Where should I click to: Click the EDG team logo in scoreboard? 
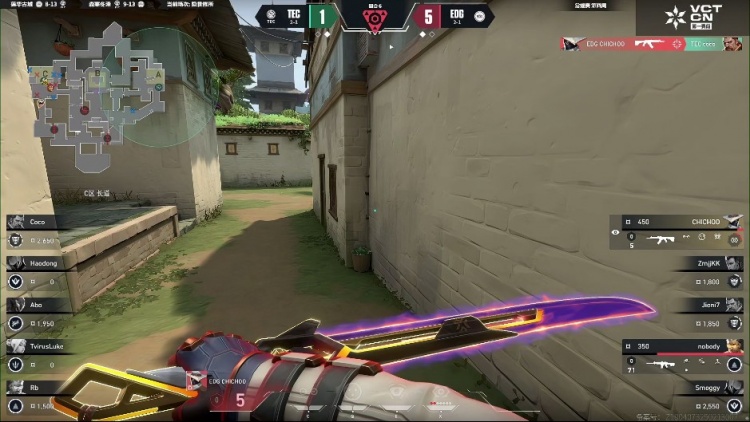point(479,16)
